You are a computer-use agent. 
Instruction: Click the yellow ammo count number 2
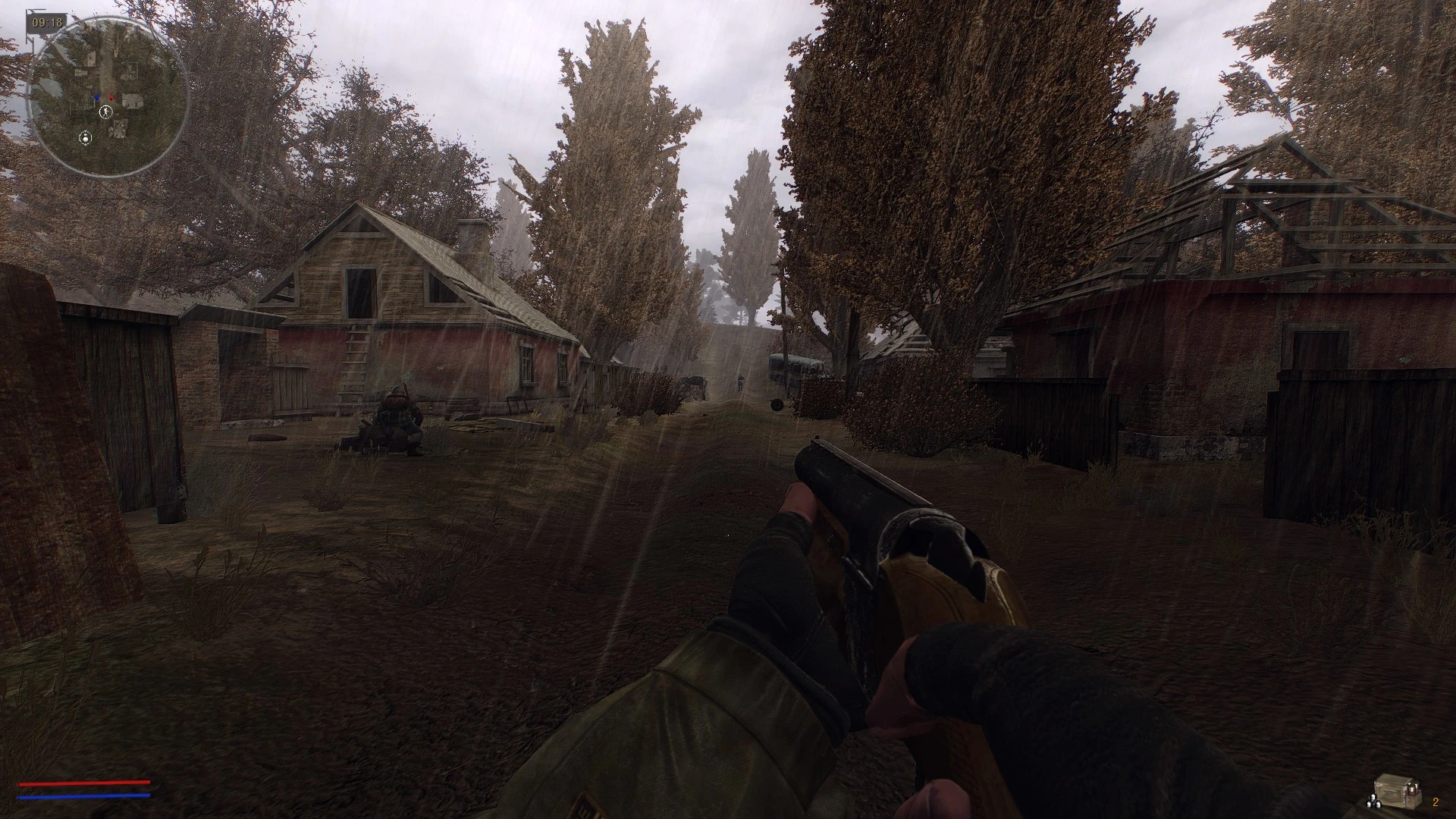1436,803
